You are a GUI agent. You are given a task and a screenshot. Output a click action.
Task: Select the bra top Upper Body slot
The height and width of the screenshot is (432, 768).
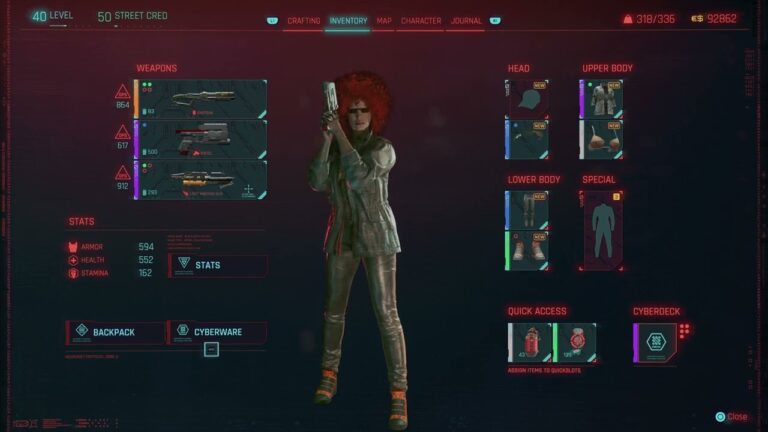[602, 140]
